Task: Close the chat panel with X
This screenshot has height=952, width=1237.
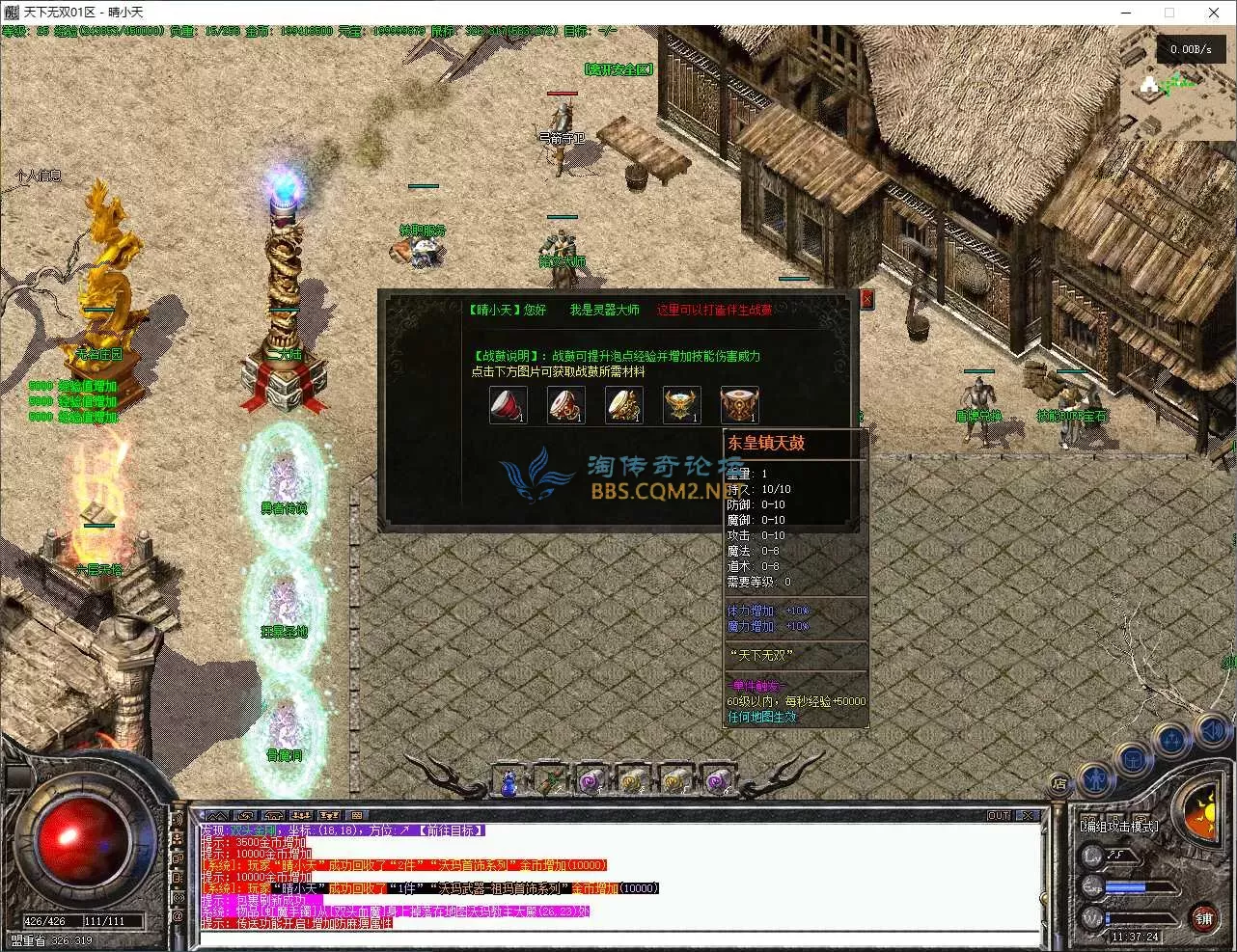Action: click(1027, 815)
